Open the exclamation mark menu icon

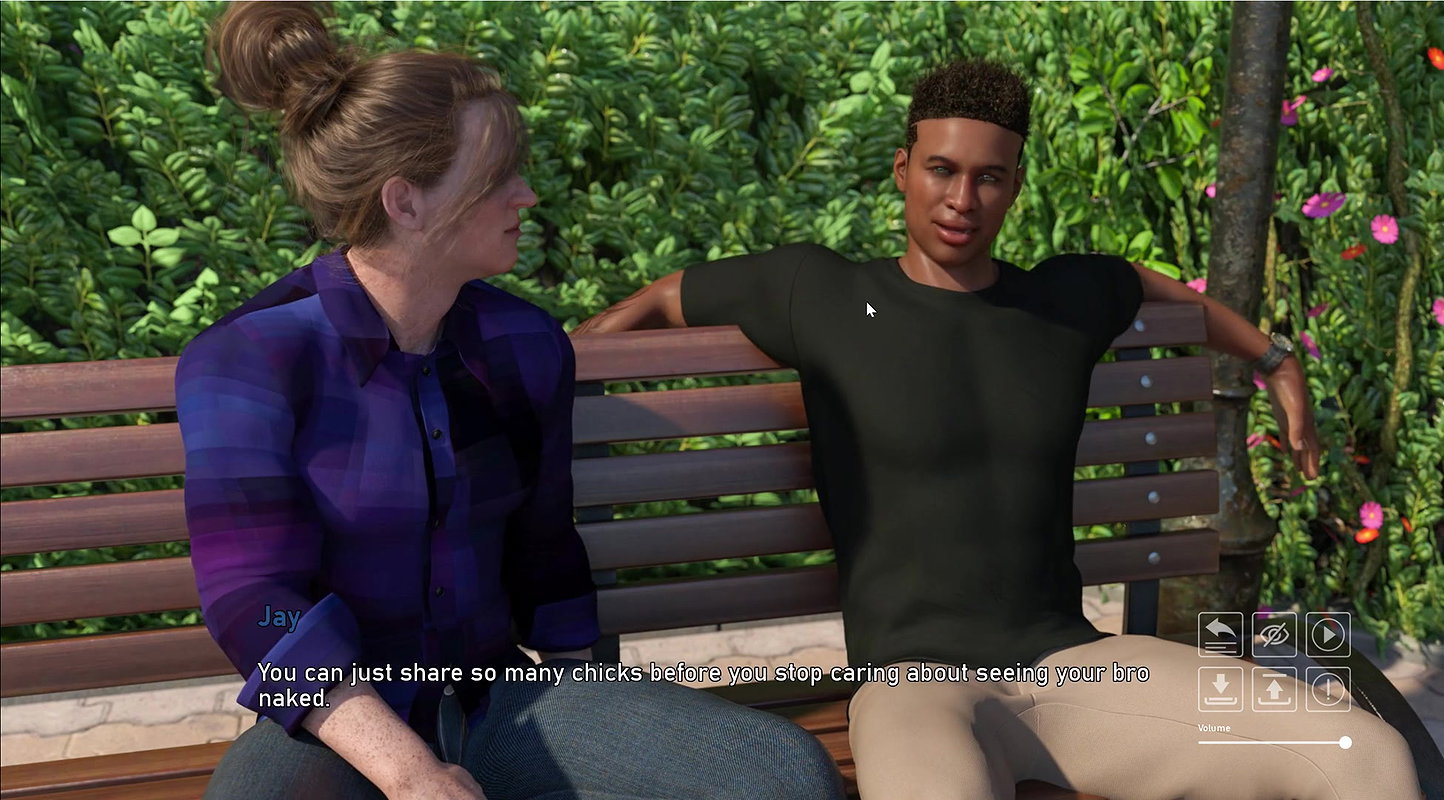click(1328, 689)
